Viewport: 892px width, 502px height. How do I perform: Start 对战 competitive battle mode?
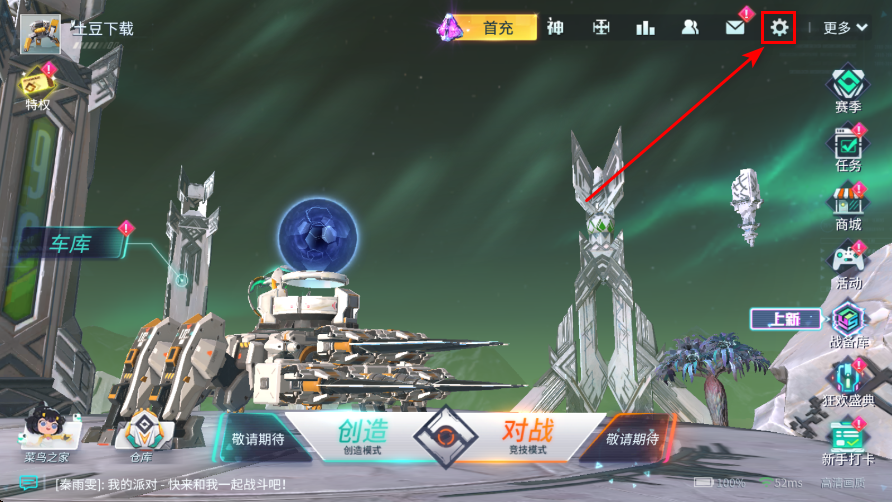pyautogui.click(x=526, y=436)
